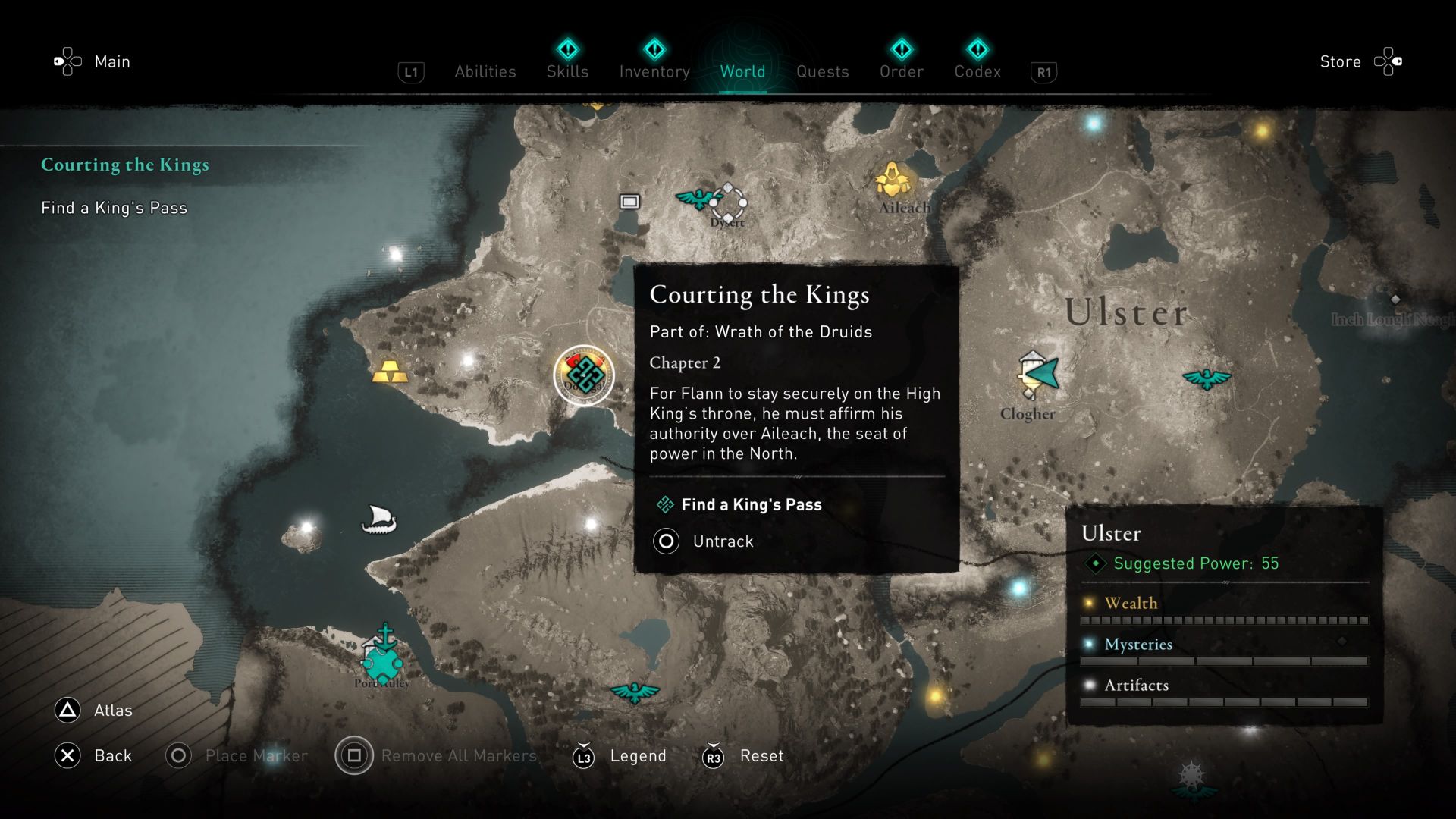The height and width of the screenshot is (819, 1456).
Task: Open the Store
Action: (1340, 61)
